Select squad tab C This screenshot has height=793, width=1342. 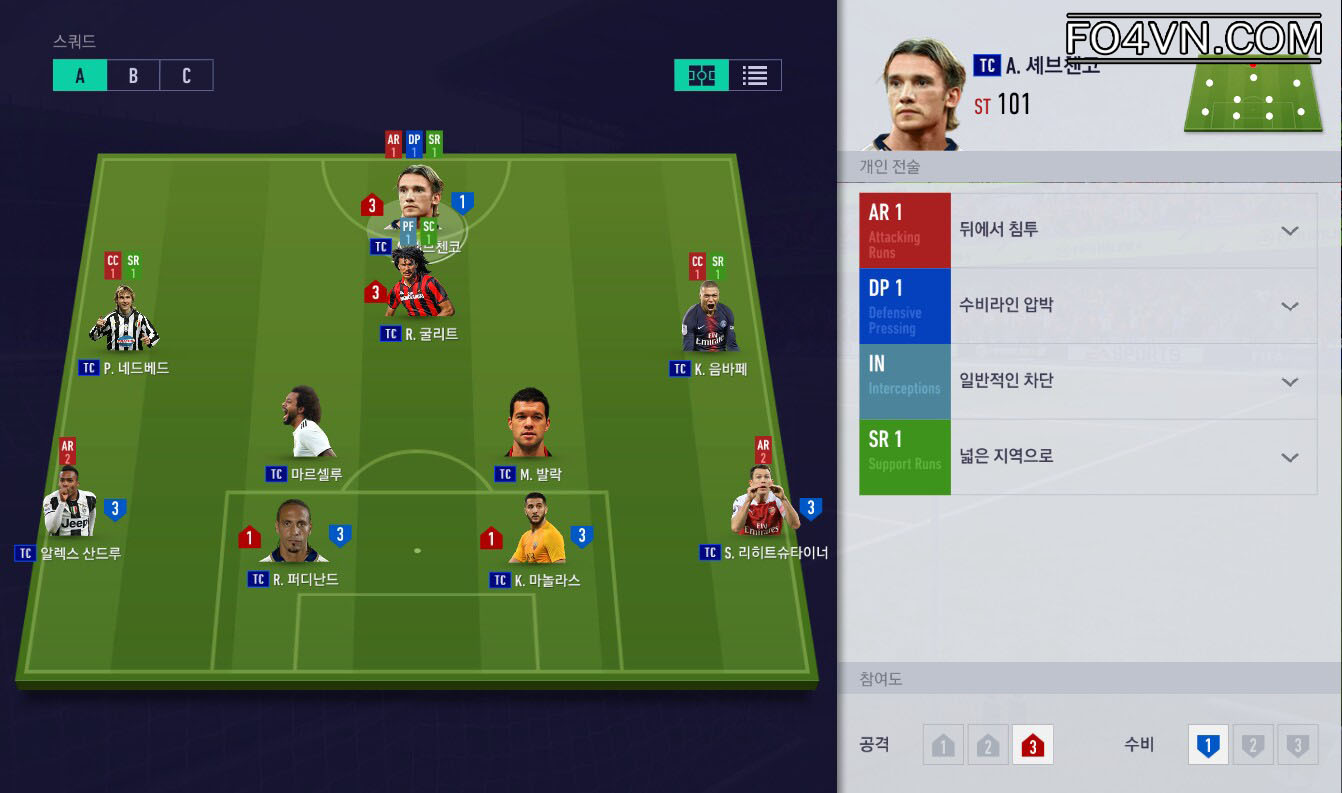point(186,75)
